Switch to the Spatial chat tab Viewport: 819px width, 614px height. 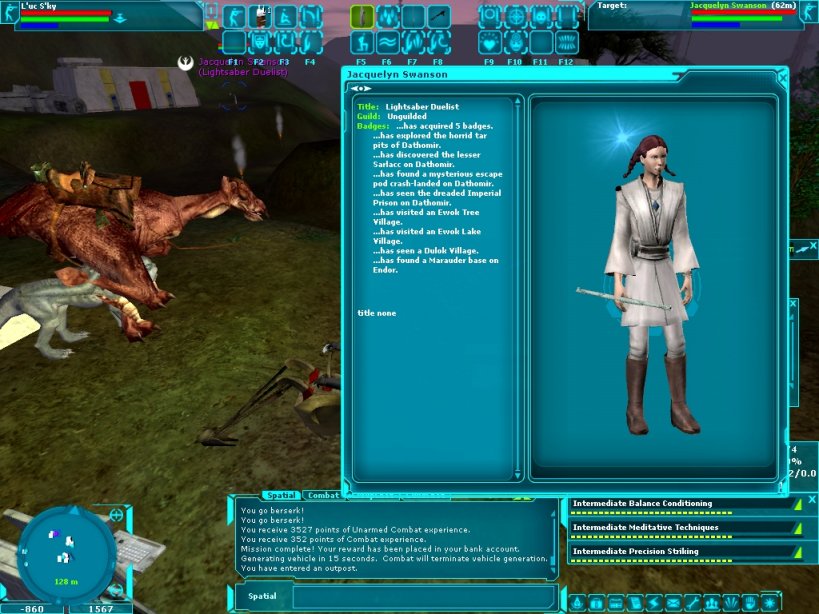coord(280,495)
